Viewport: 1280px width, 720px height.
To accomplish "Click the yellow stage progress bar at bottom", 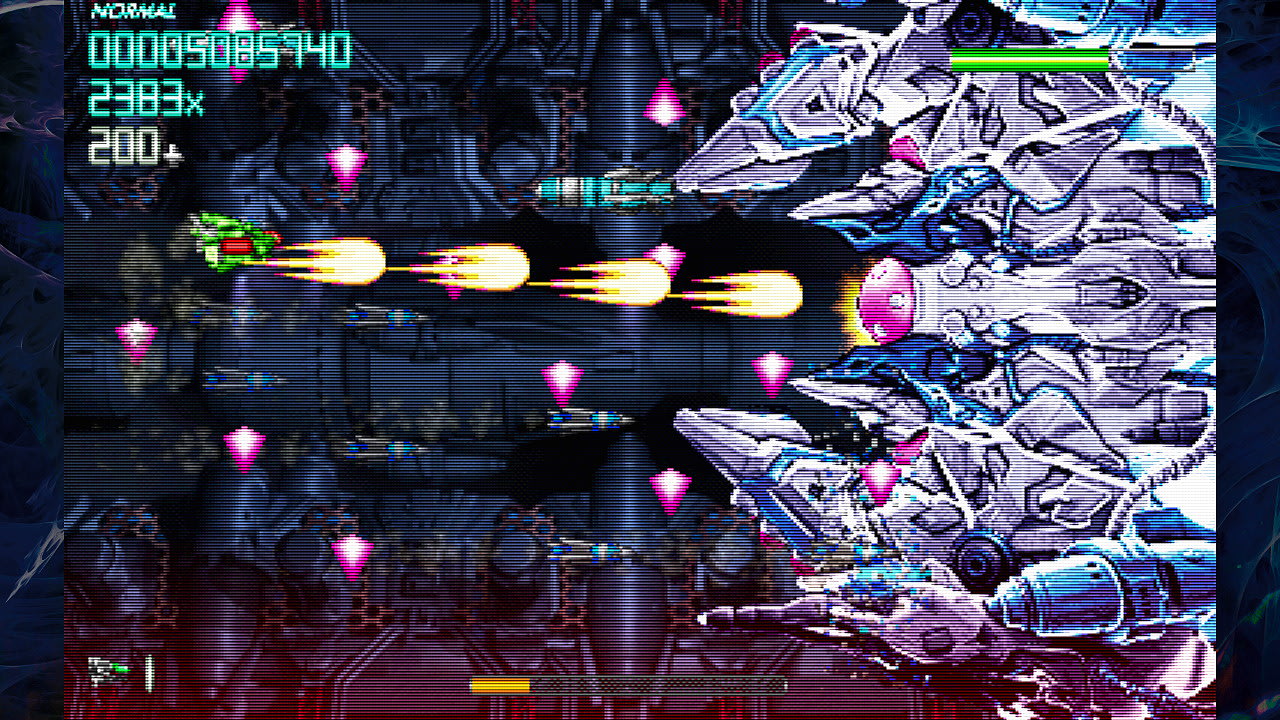I will [500, 685].
